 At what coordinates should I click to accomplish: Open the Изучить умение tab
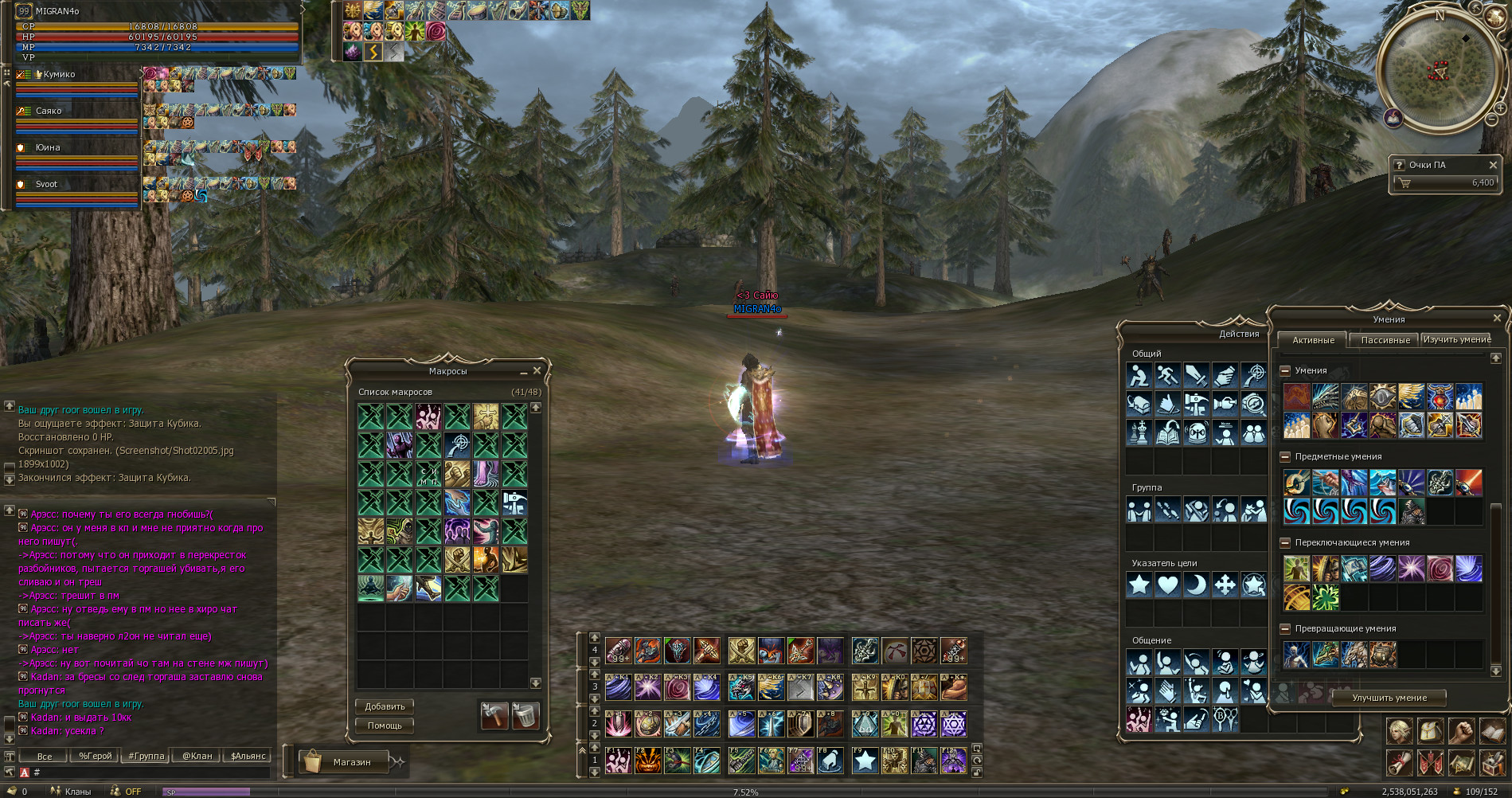[1456, 339]
